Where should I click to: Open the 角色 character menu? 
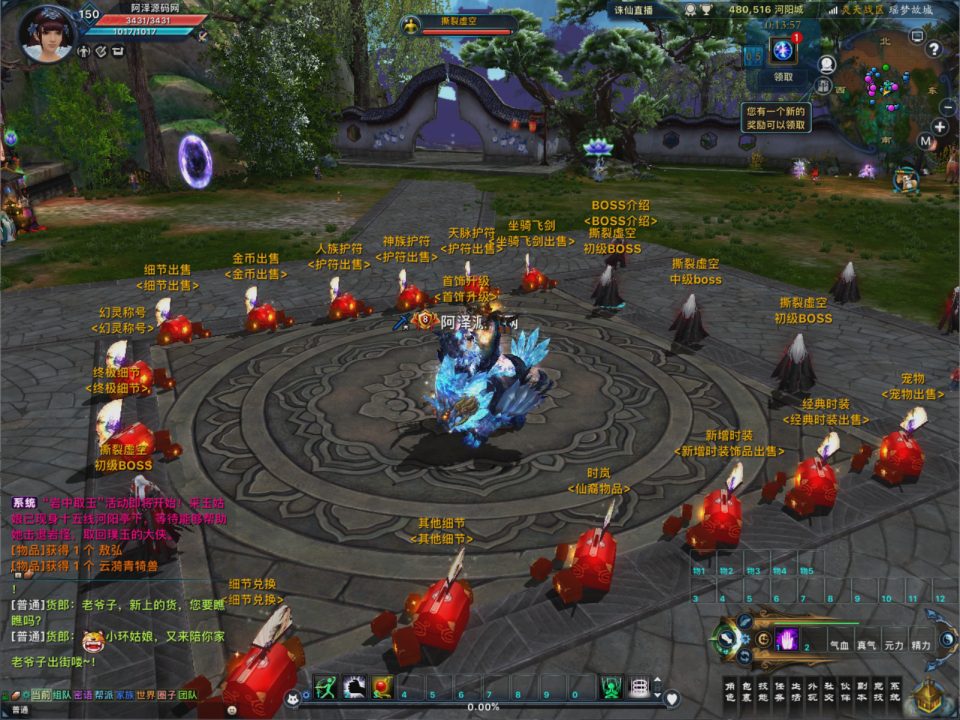point(730,692)
